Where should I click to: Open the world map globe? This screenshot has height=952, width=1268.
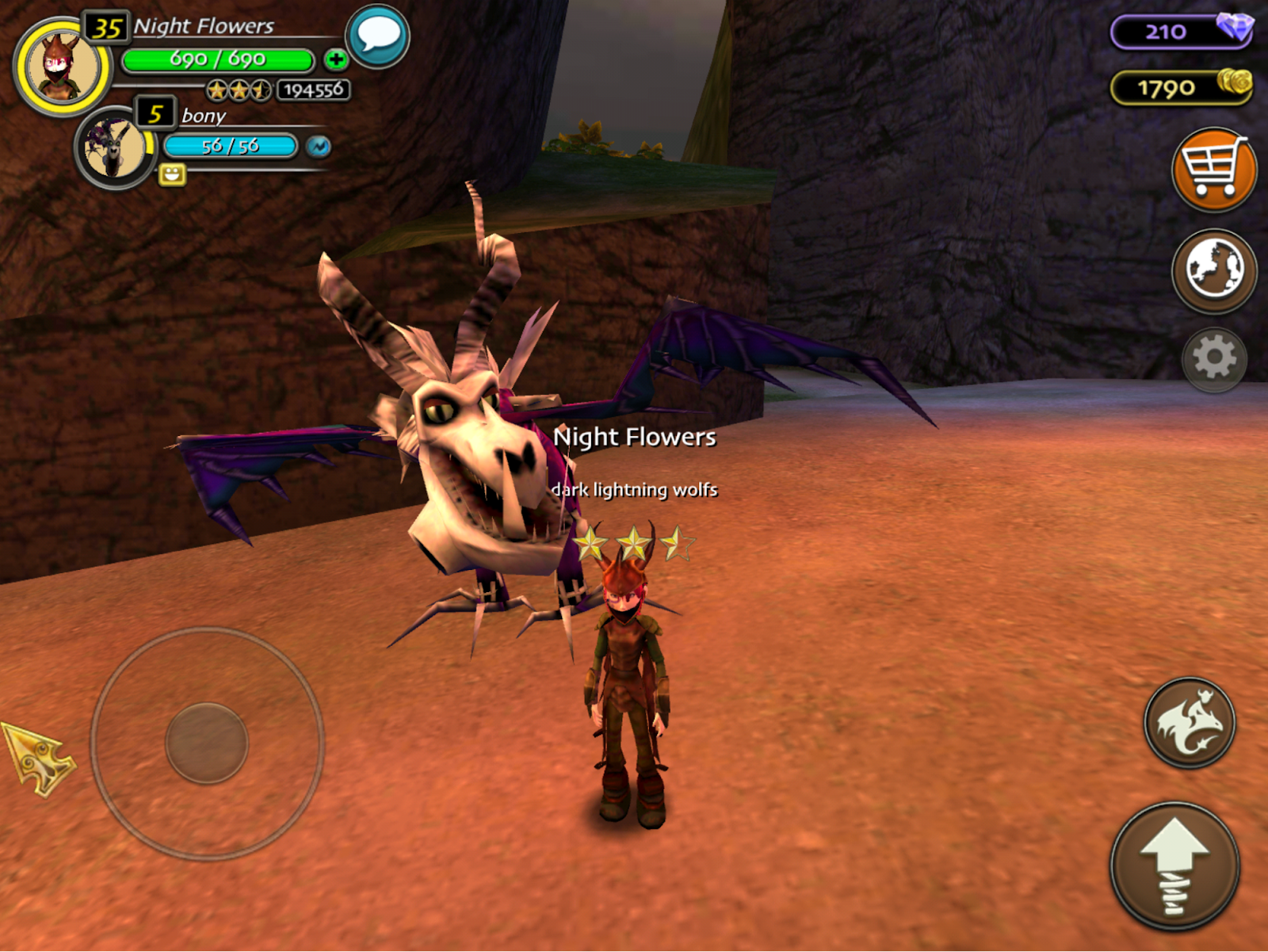(1213, 270)
